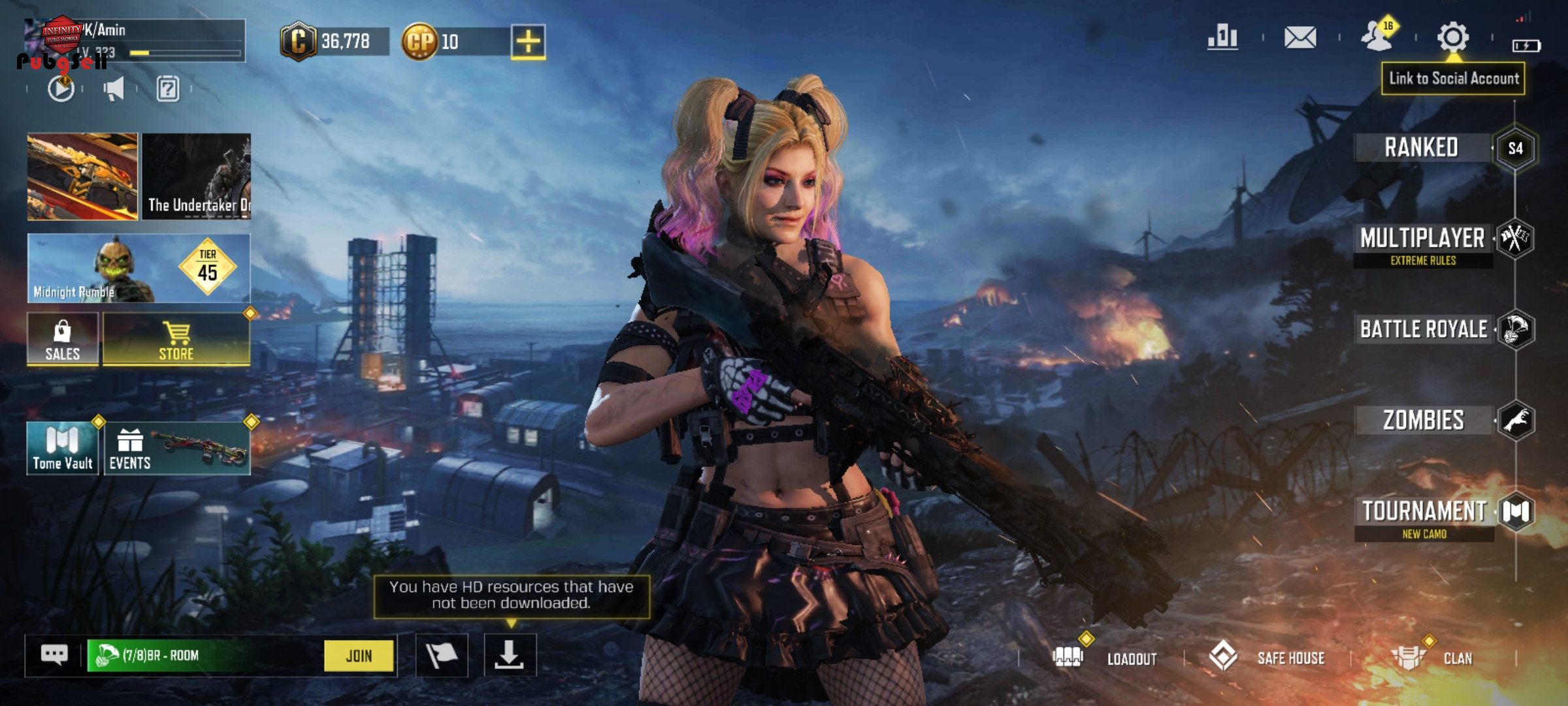Viewport: 1568px width, 706px height.
Task: Join the BR room
Action: (x=359, y=656)
